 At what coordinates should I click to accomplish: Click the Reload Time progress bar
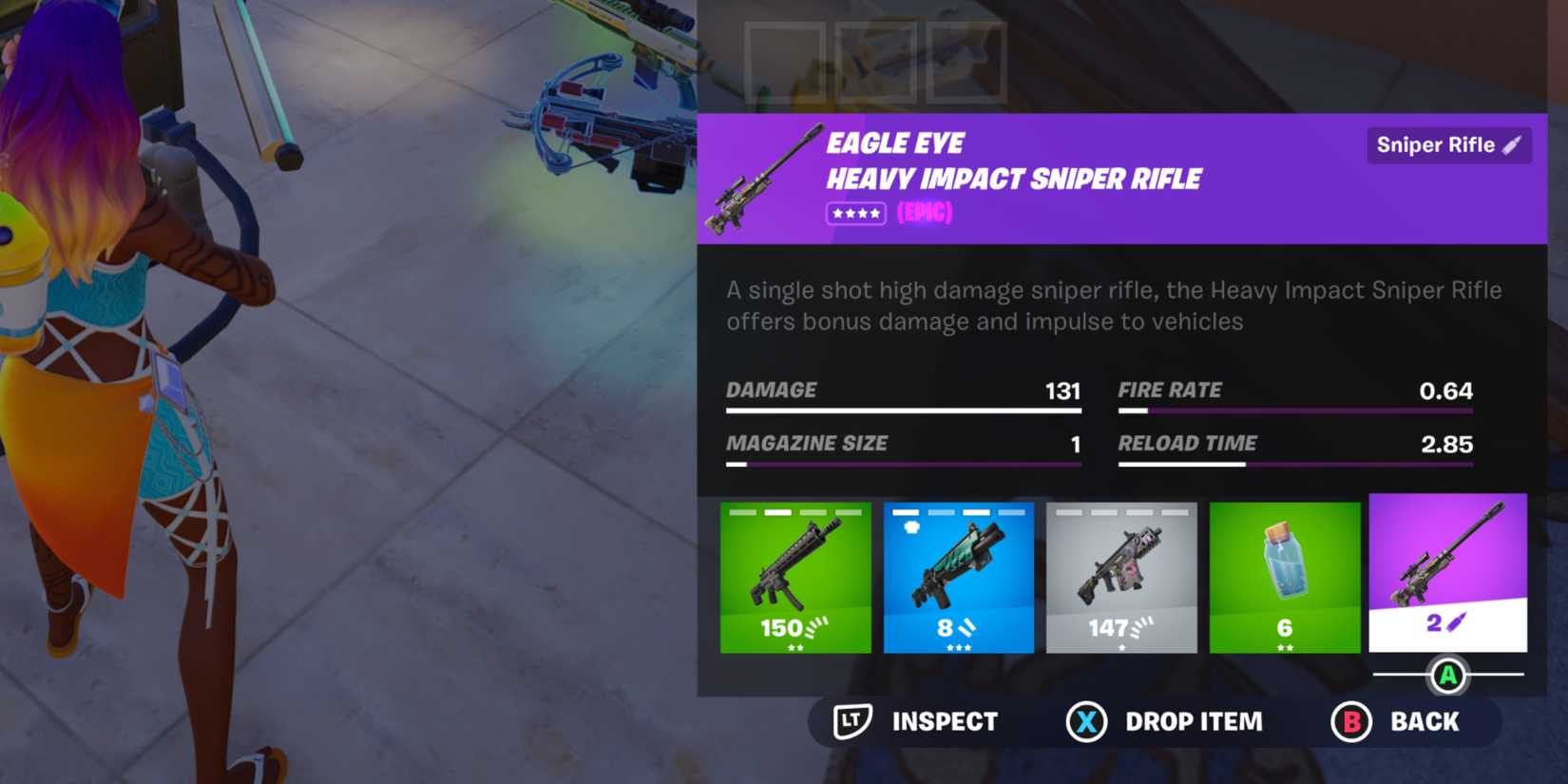(x=1296, y=464)
